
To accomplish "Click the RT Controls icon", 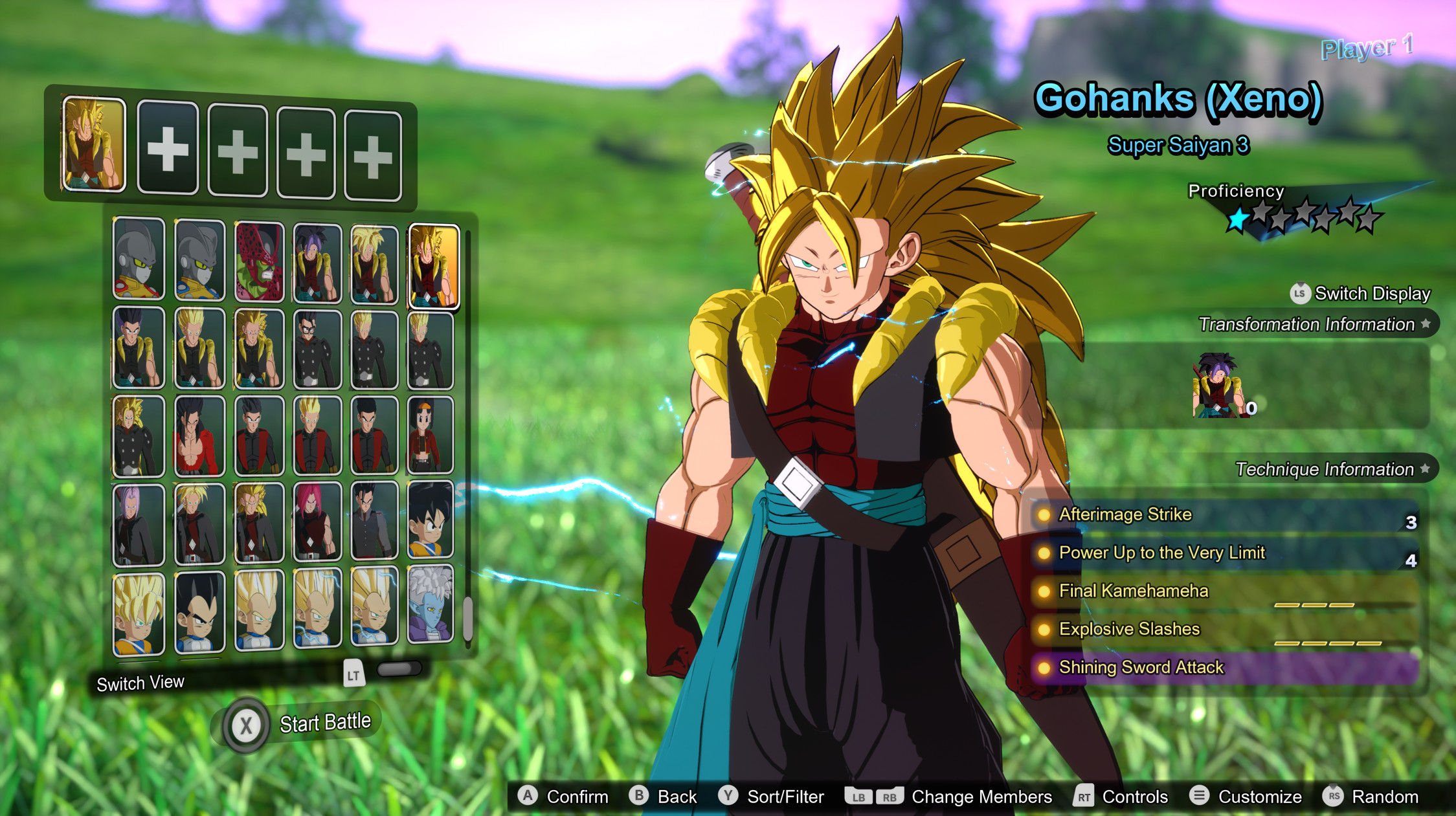I will pos(1085,797).
